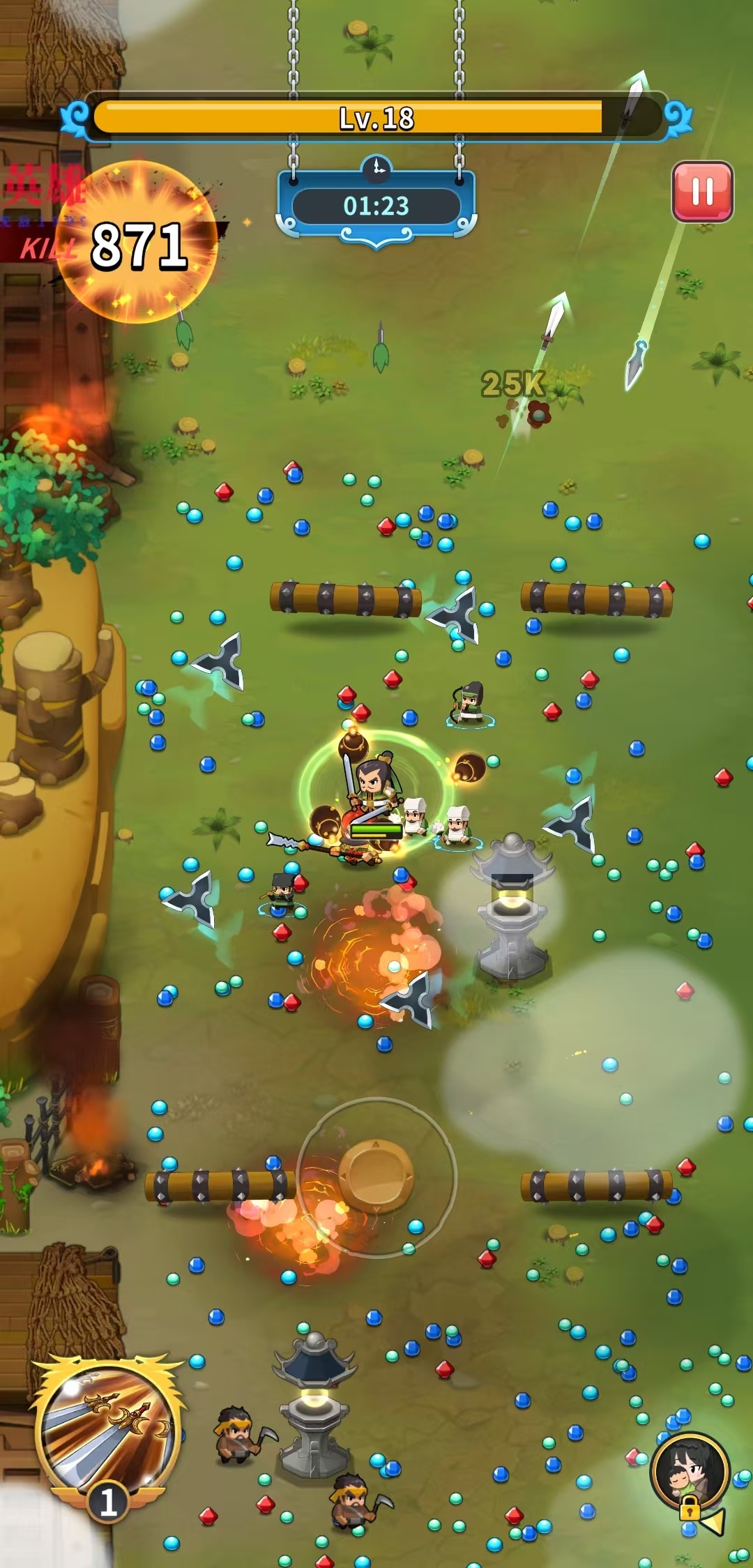Tap the virtual joystick knob

coord(376,1176)
